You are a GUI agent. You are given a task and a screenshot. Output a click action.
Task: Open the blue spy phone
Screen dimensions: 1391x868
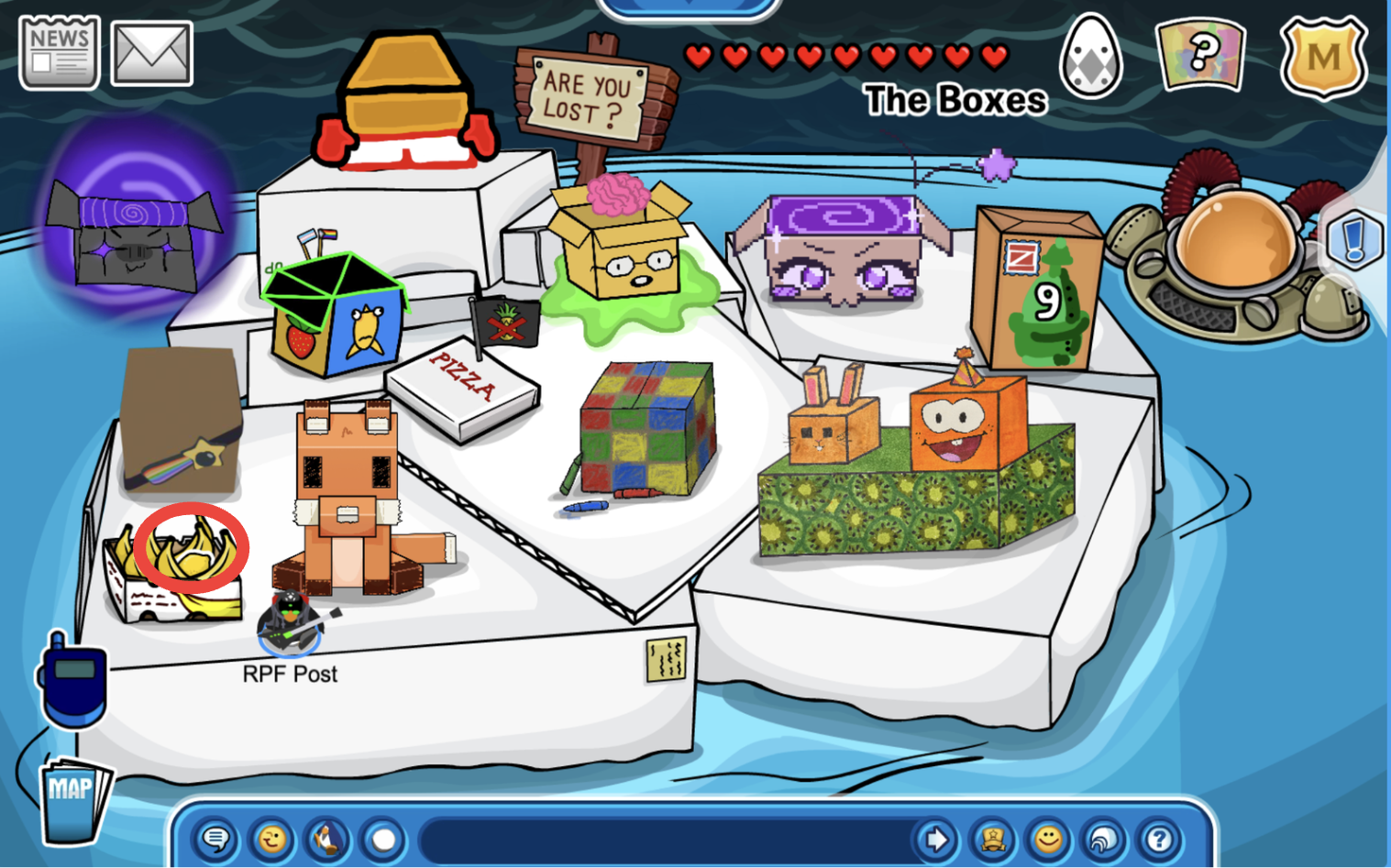pyautogui.click(x=72, y=680)
